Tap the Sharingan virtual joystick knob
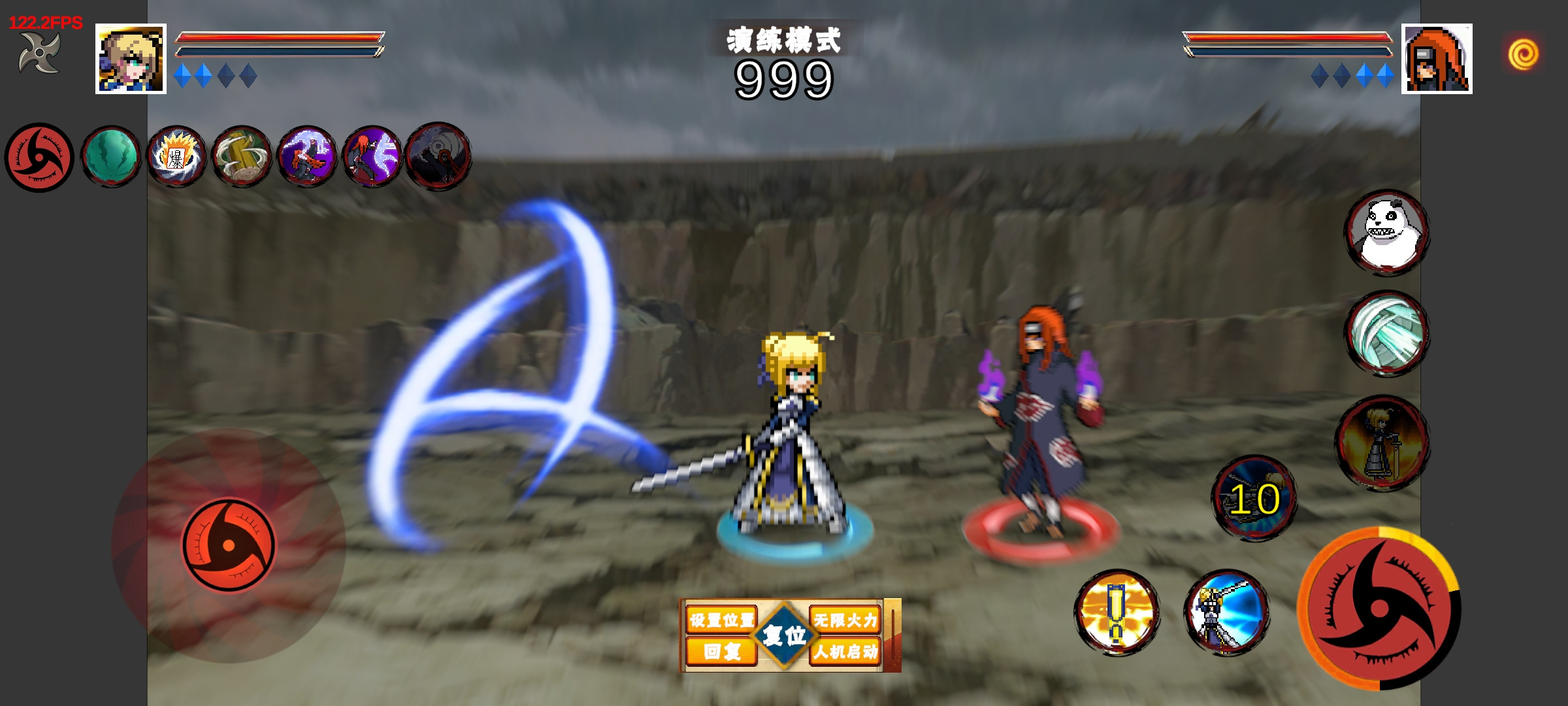This screenshot has height=706, width=1568. [x=229, y=545]
